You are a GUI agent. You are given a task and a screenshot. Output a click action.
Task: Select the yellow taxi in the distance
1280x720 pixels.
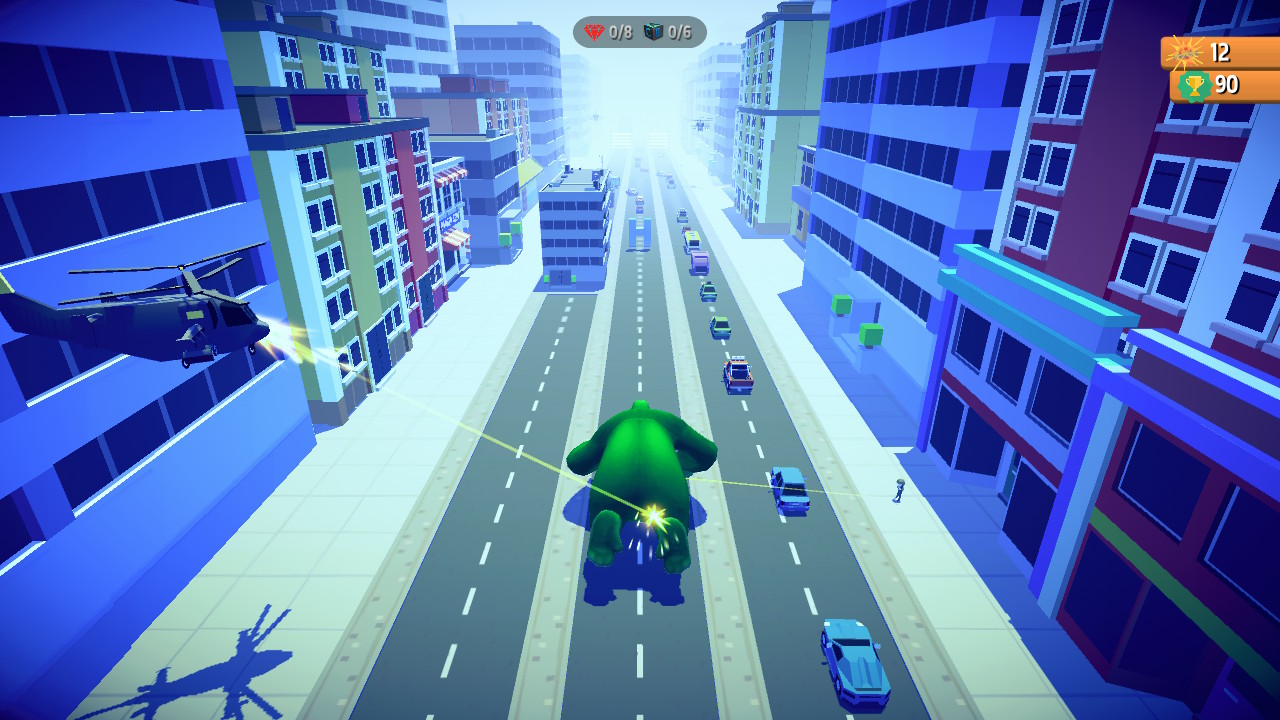click(x=692, y=237)
